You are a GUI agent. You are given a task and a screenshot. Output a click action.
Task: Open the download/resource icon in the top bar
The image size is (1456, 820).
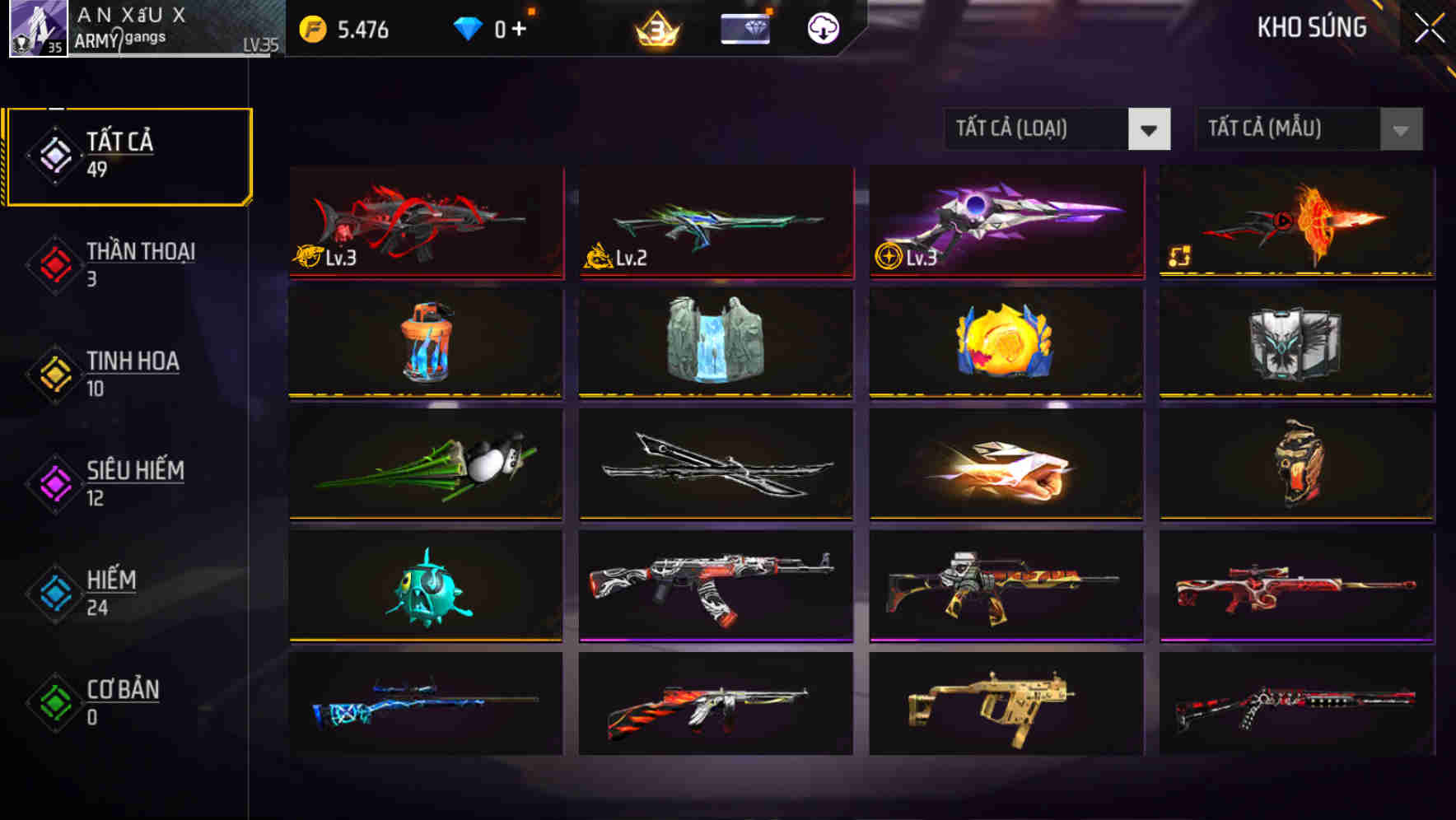coord(821,26)
